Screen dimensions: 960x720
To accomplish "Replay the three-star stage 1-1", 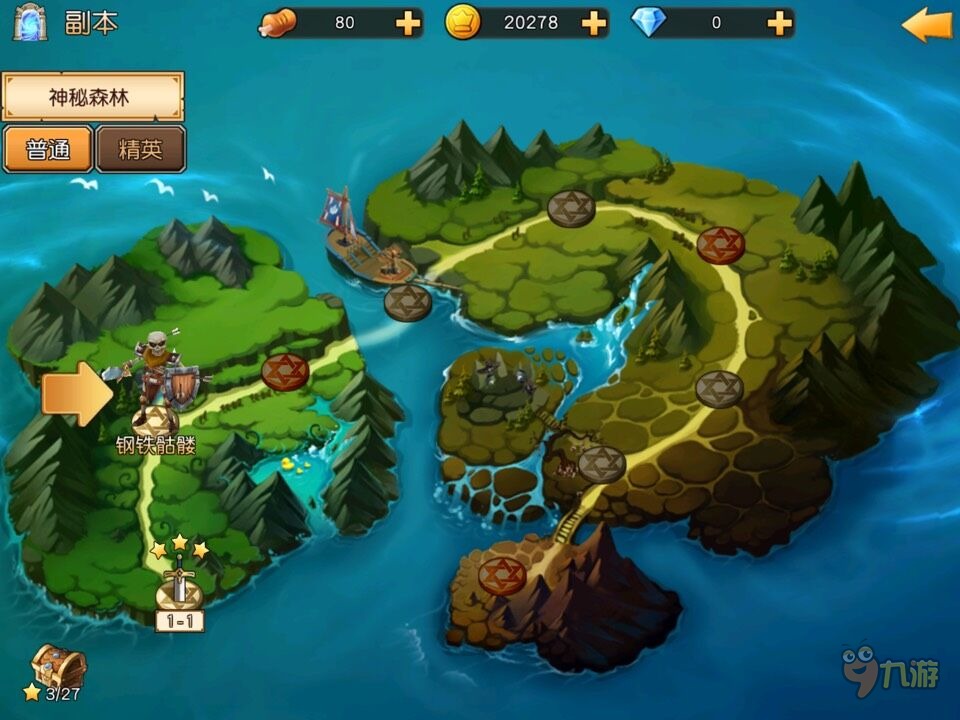I will [179, 592].
